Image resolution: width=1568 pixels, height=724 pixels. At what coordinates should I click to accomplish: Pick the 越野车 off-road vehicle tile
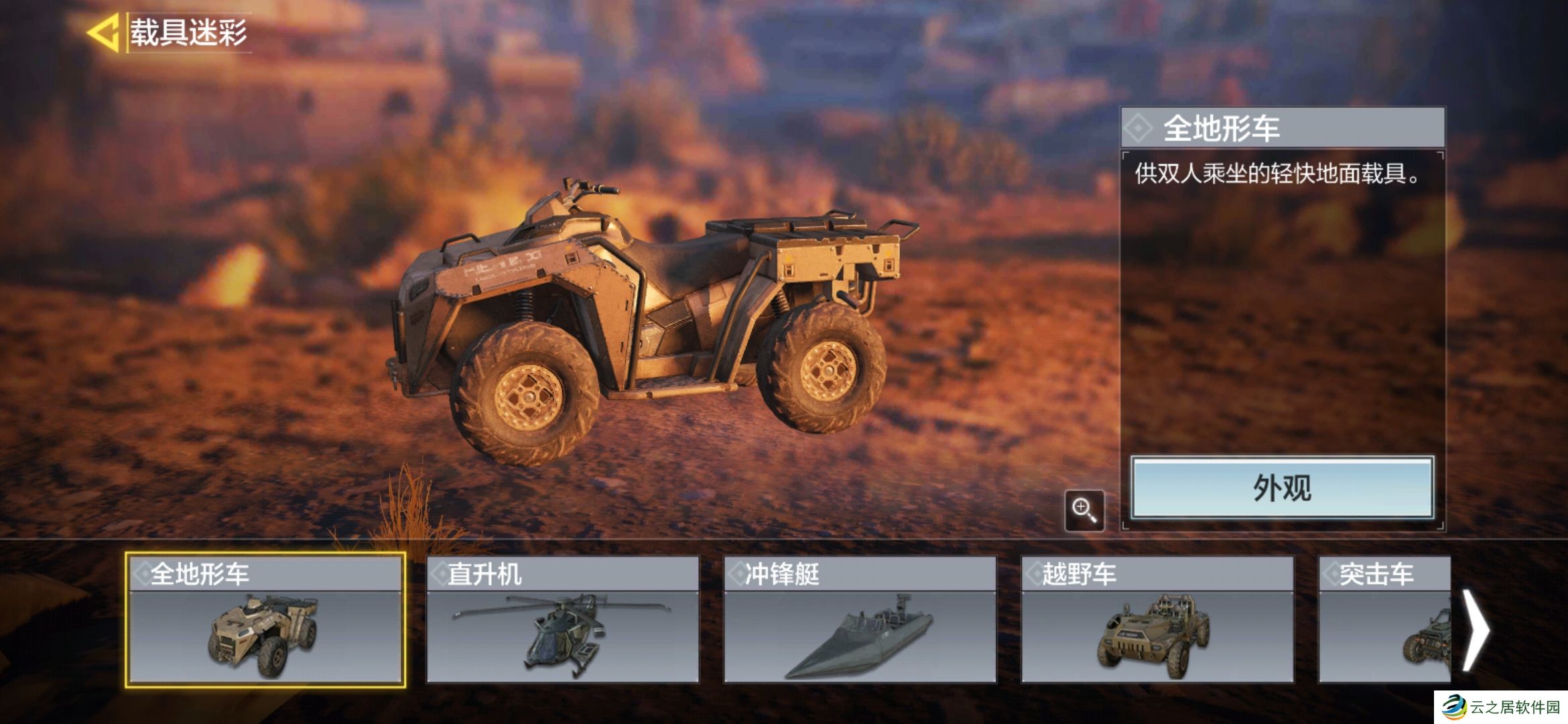tap(1157, 619)
